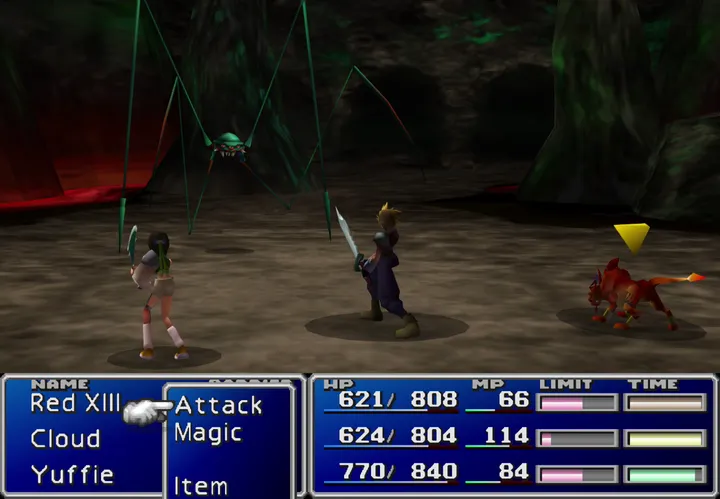Choose Magic from the battle menu
This screenshot has width=720, height=499.
pos(208,433)
